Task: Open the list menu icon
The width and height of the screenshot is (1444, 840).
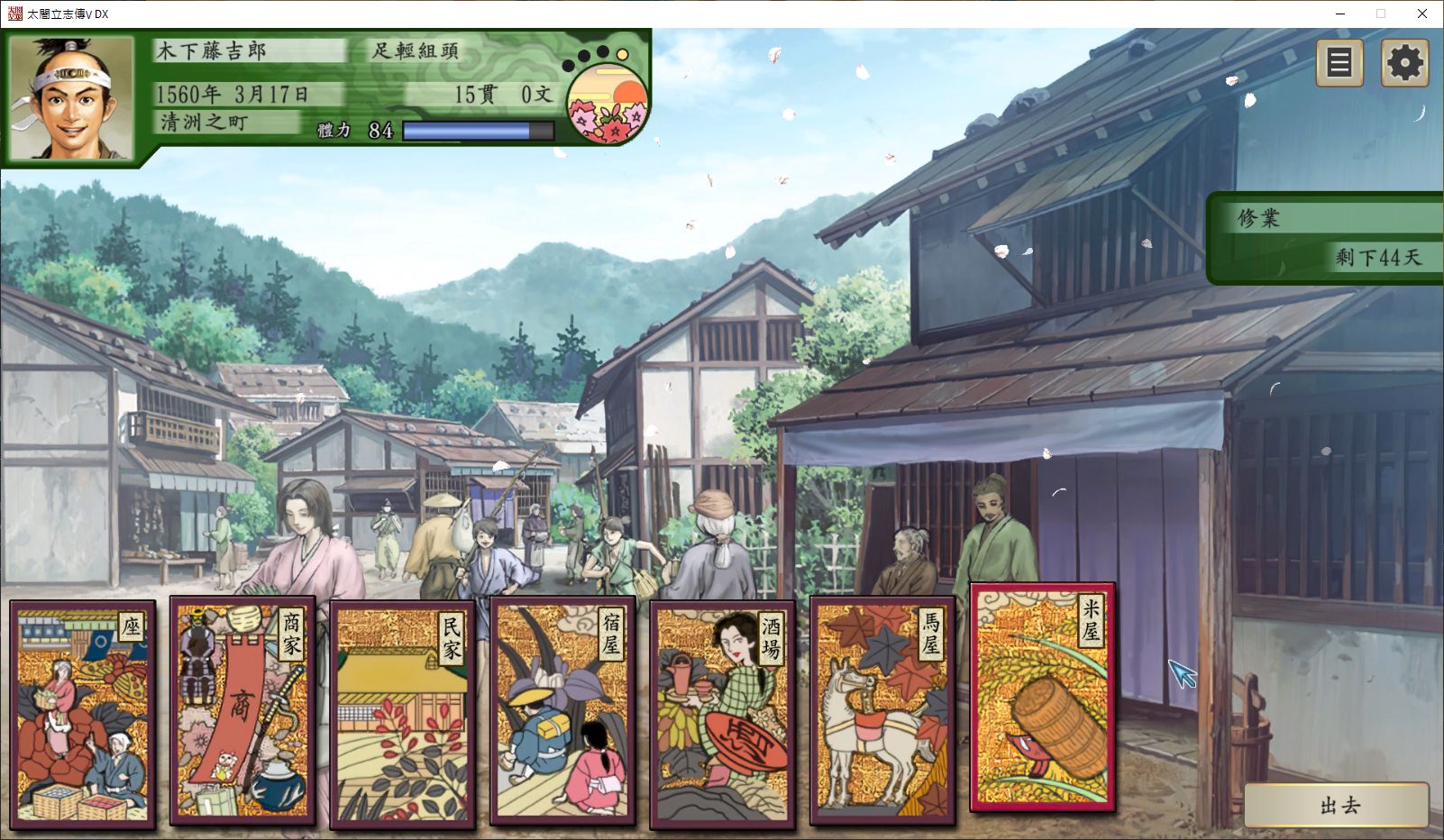Action: click(1339, 63)
